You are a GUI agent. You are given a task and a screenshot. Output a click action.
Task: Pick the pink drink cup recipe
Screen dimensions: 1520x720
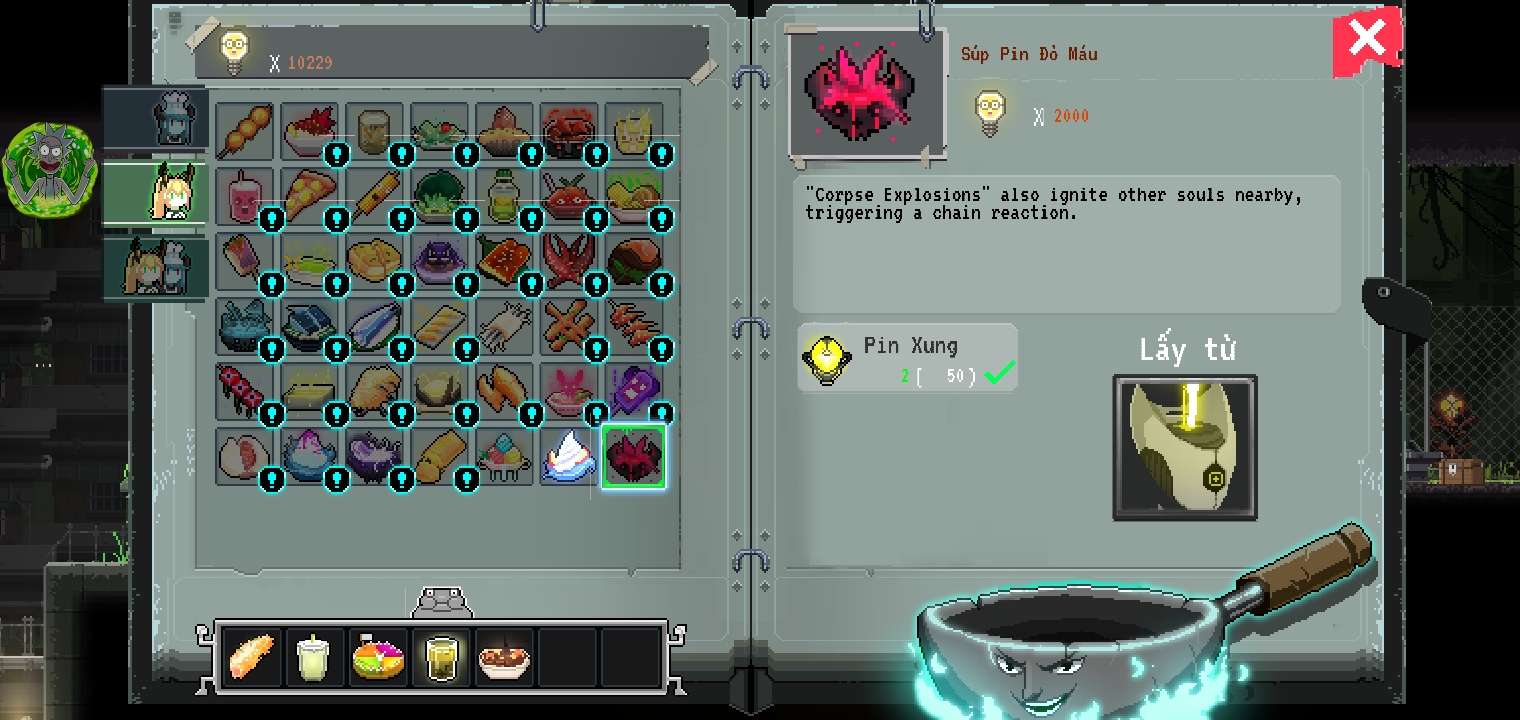[x=243, y=195]
